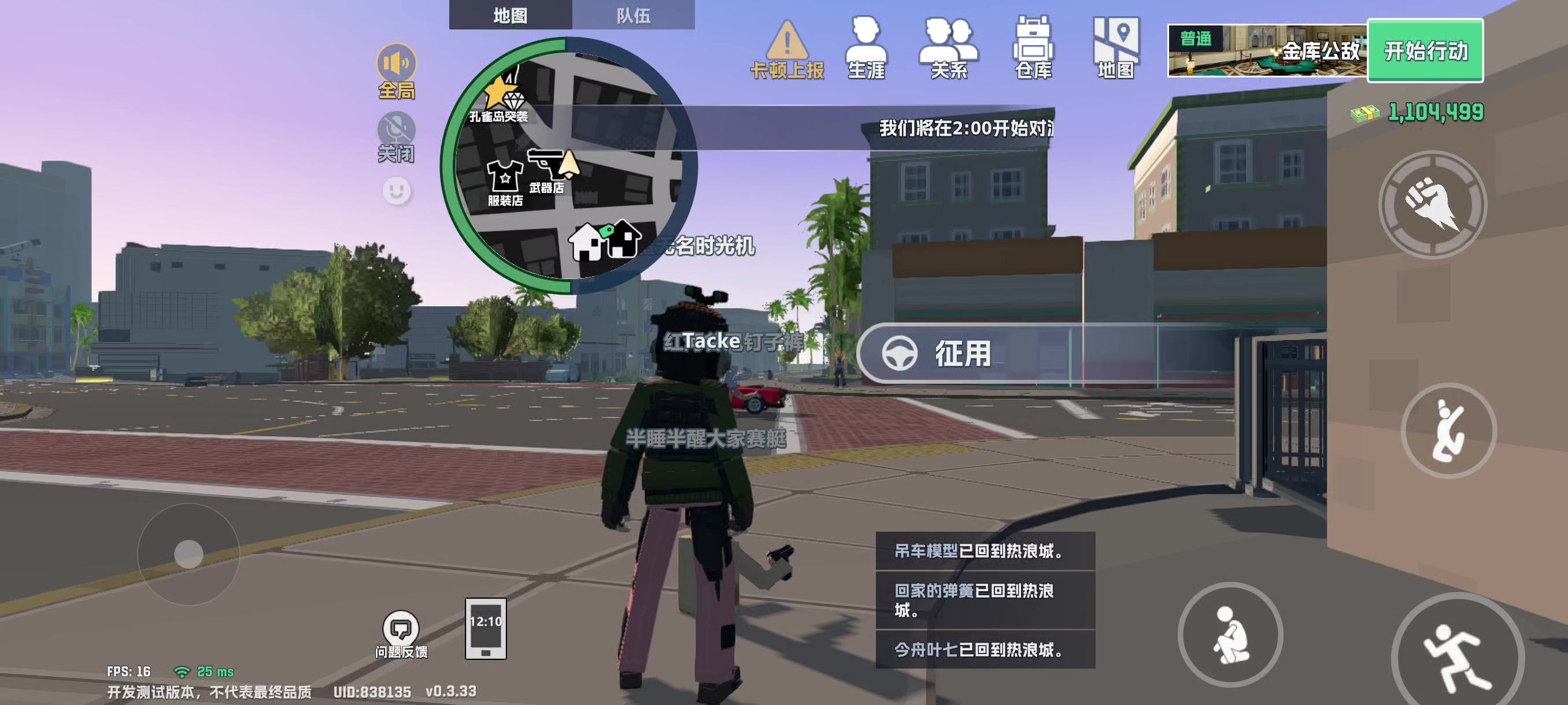Image resolution: width=1568 pixels, height=705 pixels.
Task: Open the 仓库 warehouse inventory
Action: 1033,43
